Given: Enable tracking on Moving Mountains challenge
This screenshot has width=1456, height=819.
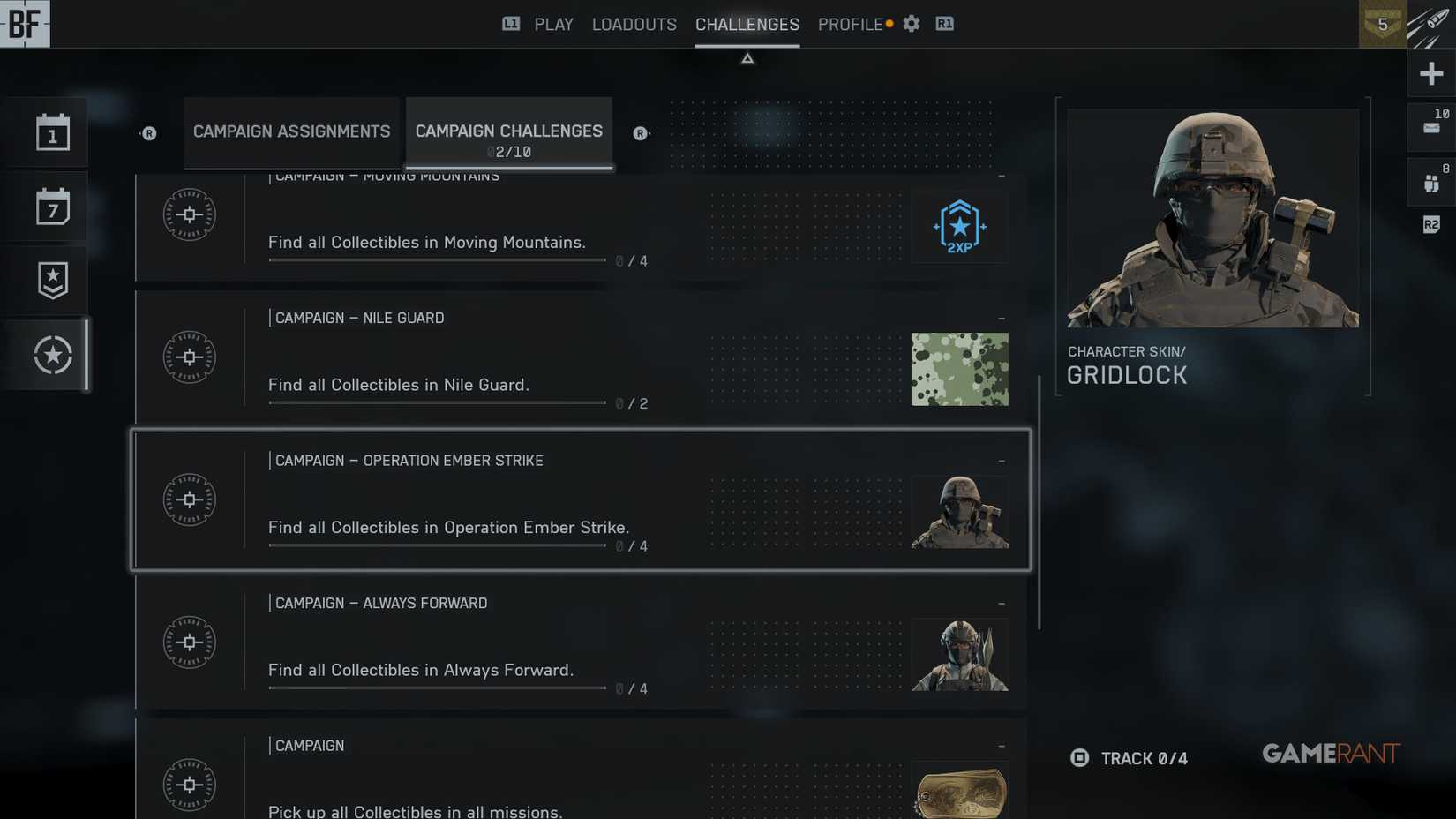Looking at the screenshot, I should click(1002, 175).
